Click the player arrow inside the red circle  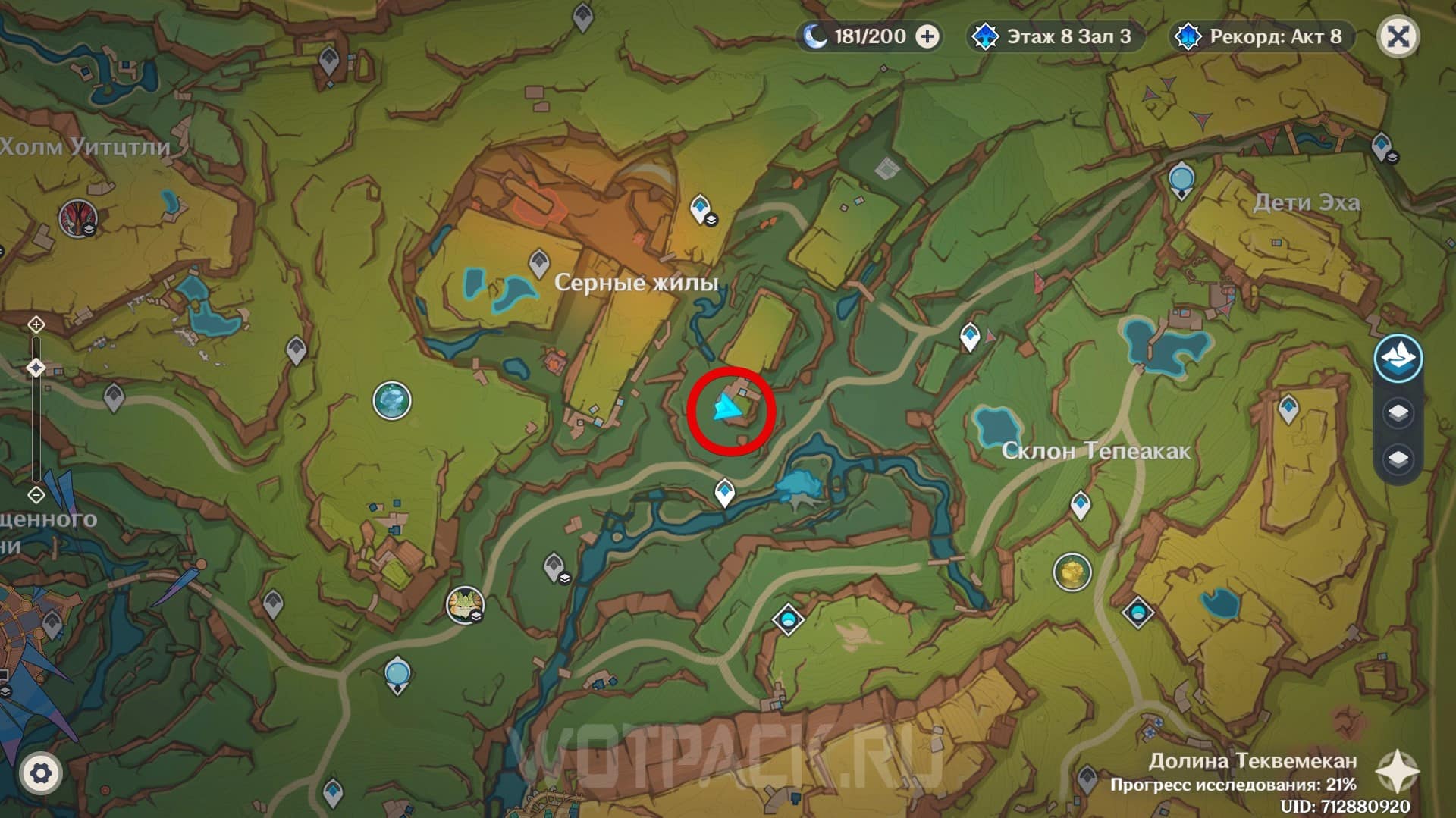pos(726,409)
